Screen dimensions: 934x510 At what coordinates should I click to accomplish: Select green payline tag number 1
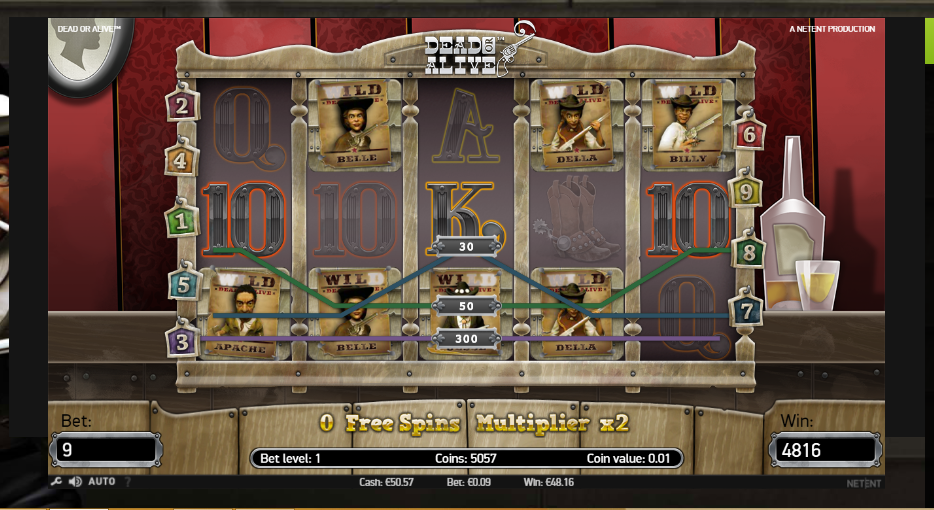(x=180, y=221)
